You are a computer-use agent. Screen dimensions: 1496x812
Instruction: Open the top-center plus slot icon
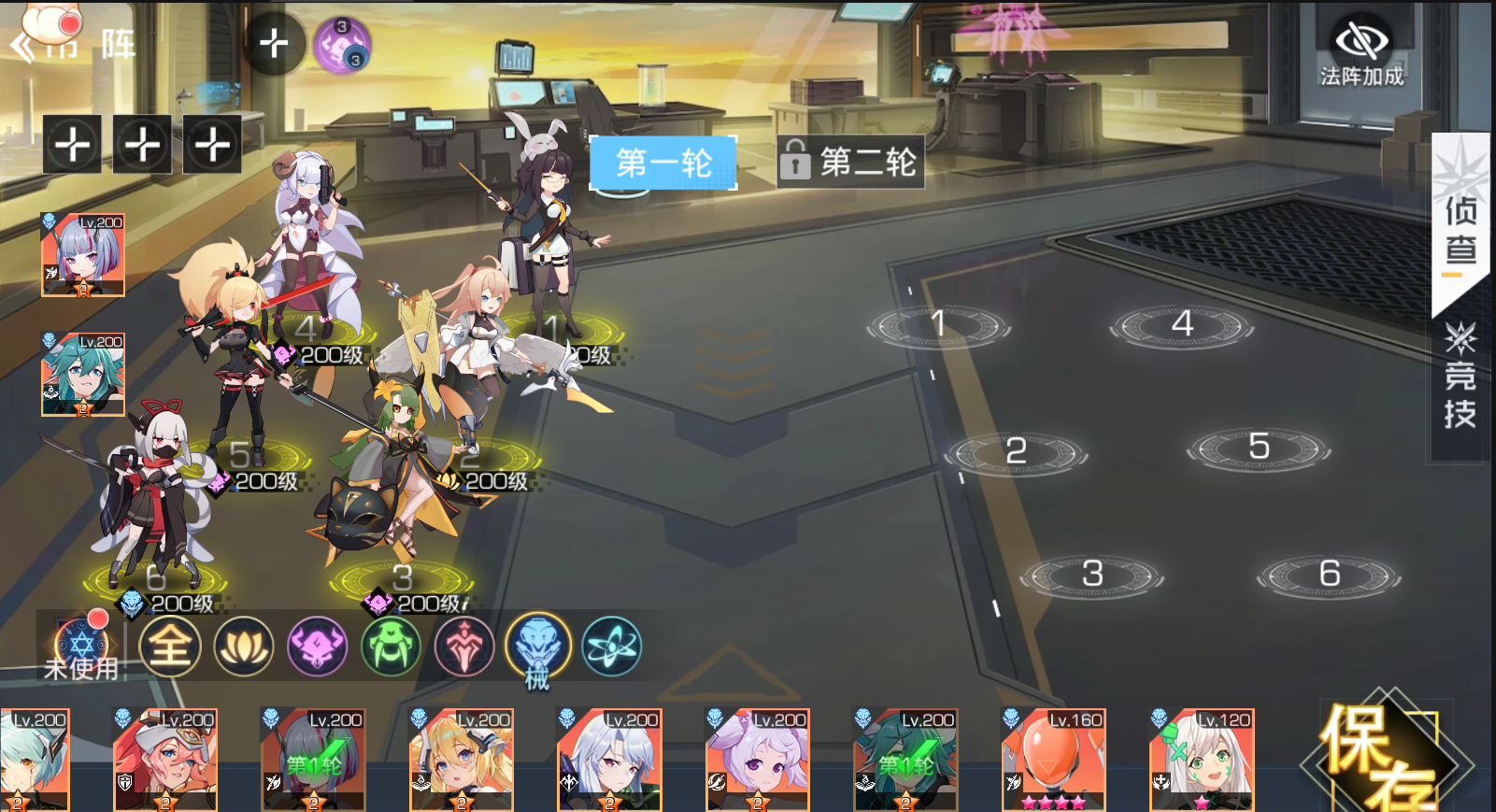click(x=275, y=45)
